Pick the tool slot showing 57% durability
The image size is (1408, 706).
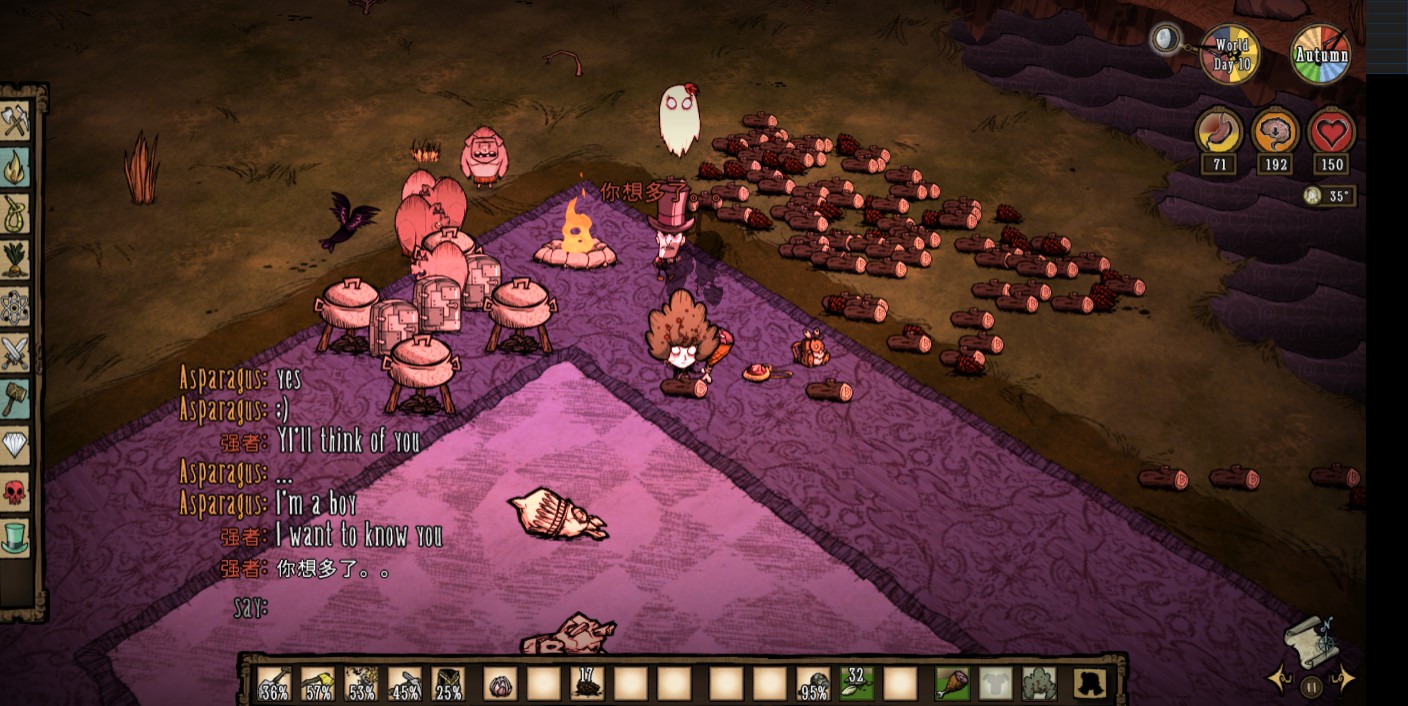pos(318,683)
